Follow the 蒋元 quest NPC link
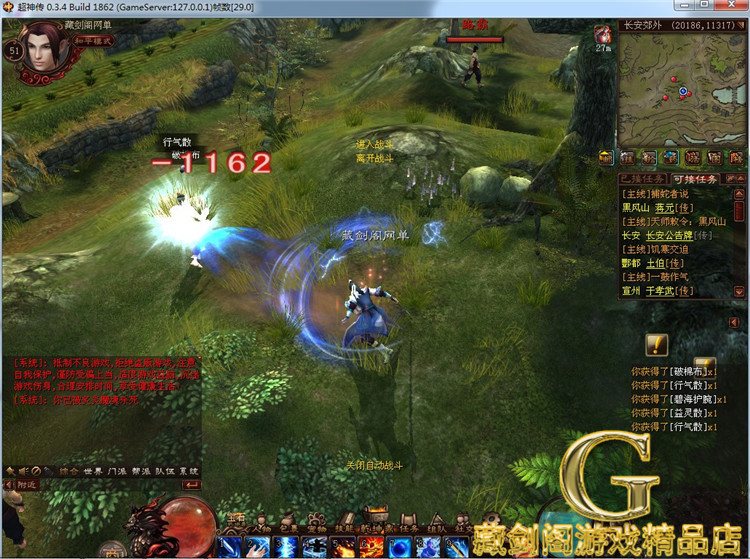Viewport: 750px width, 559px height. 666,207
